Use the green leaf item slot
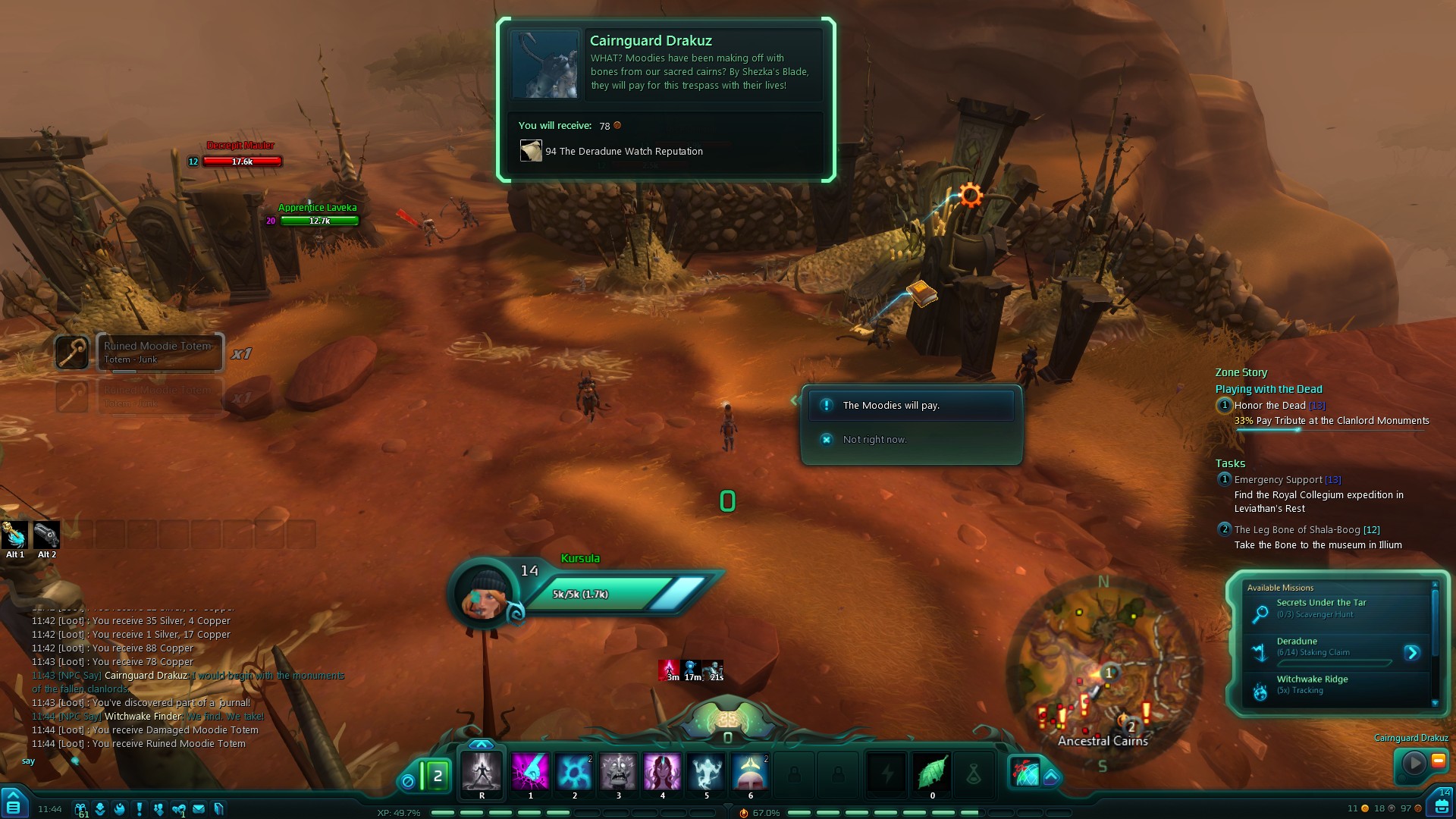This screenshot has width=1456, height=819. click(x=932, y=773)
